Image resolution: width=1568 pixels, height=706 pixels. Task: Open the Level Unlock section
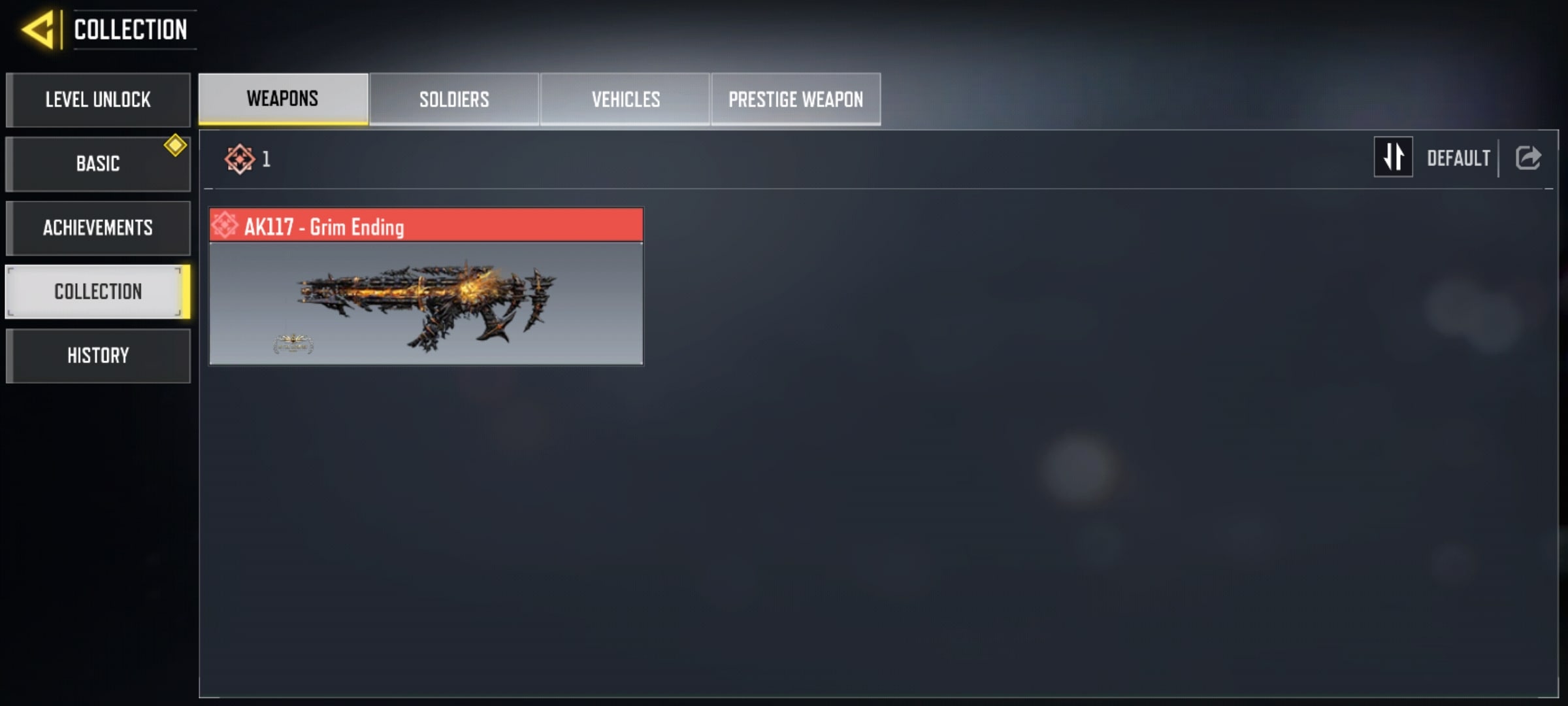point(98,99)
